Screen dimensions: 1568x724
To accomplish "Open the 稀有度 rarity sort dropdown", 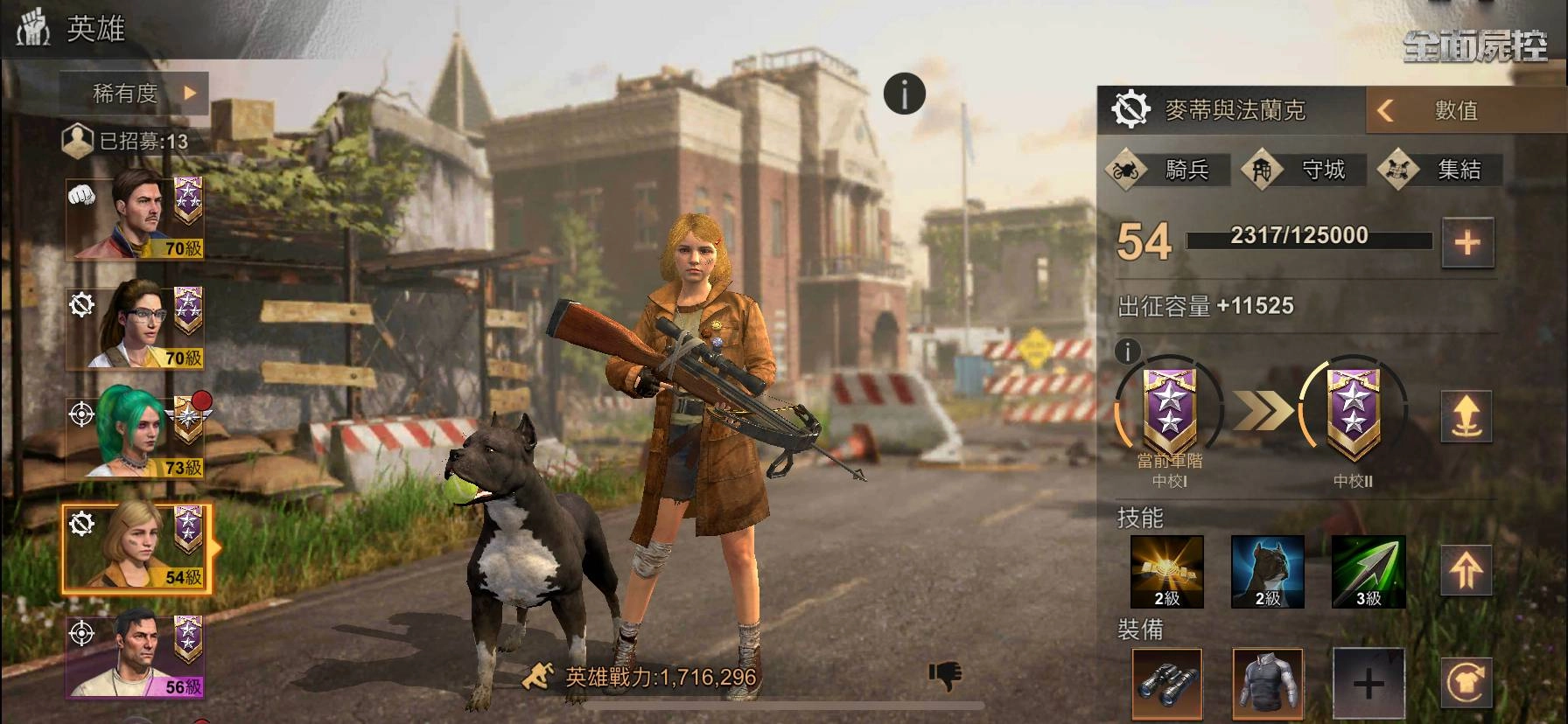I will pos(135,93).
